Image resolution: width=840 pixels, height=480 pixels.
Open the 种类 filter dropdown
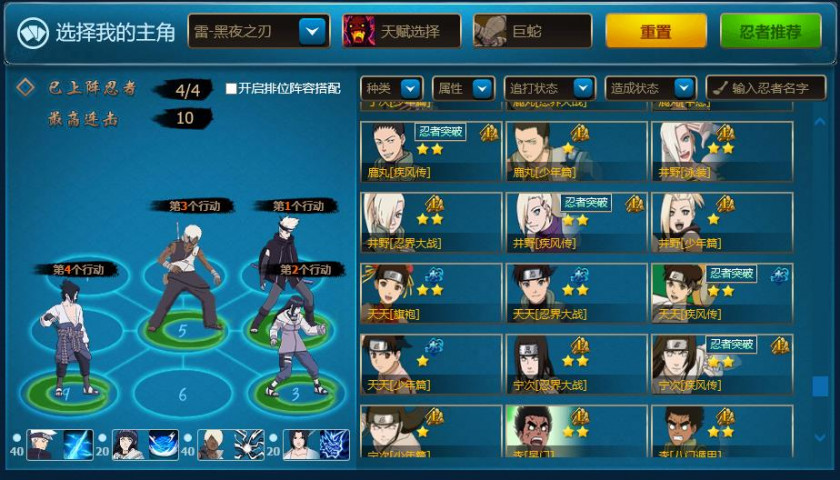(x=392, y=88)
